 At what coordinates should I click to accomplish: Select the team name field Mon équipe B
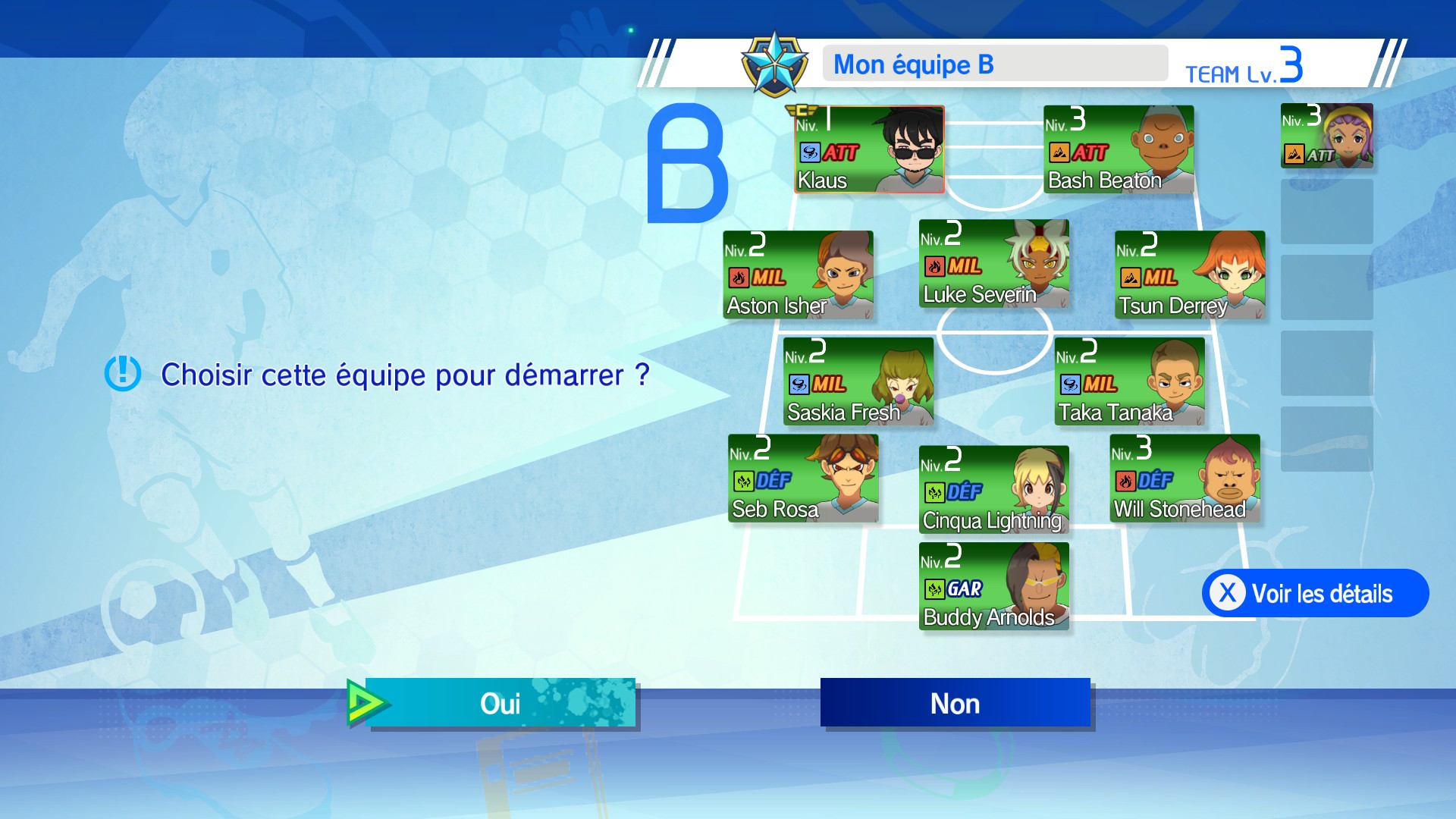tap(994, 64)
